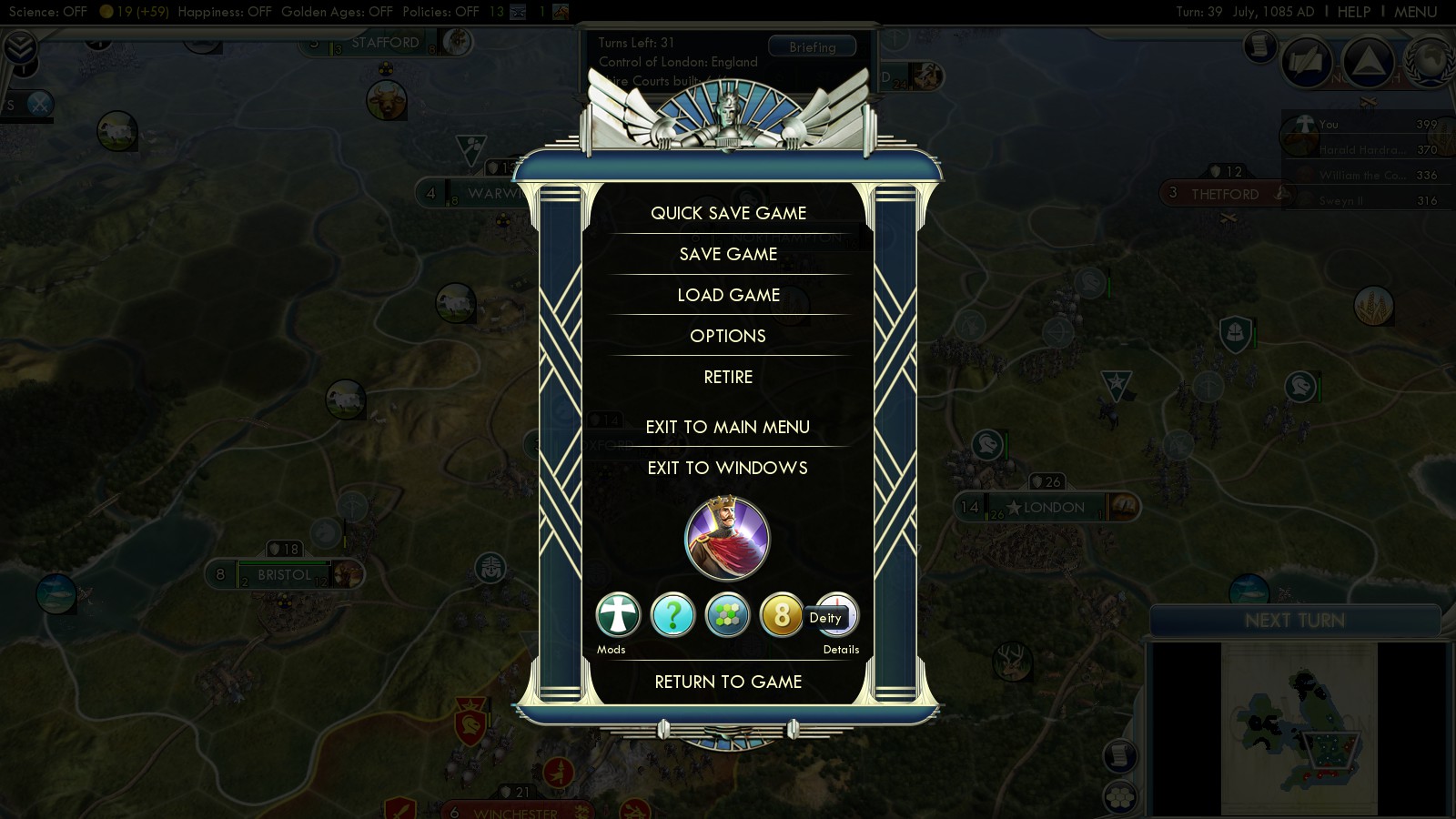Open Mods via the white cross icon
The image size is (1456, 819).
pos(618,615)
